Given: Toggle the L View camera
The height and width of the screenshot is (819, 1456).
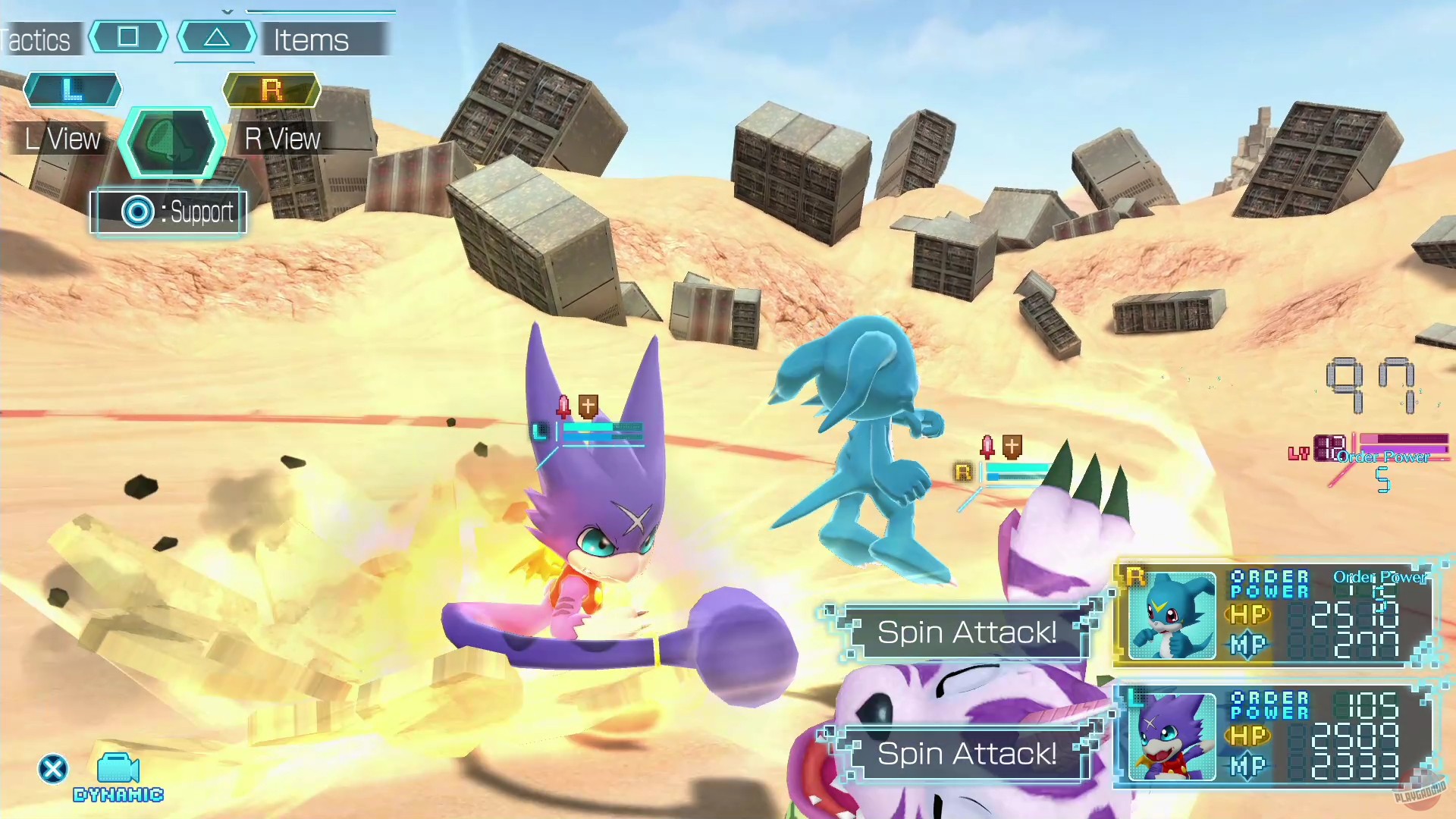Looking at the screenshot, I should pyautogui.click(x=61, y=138).
